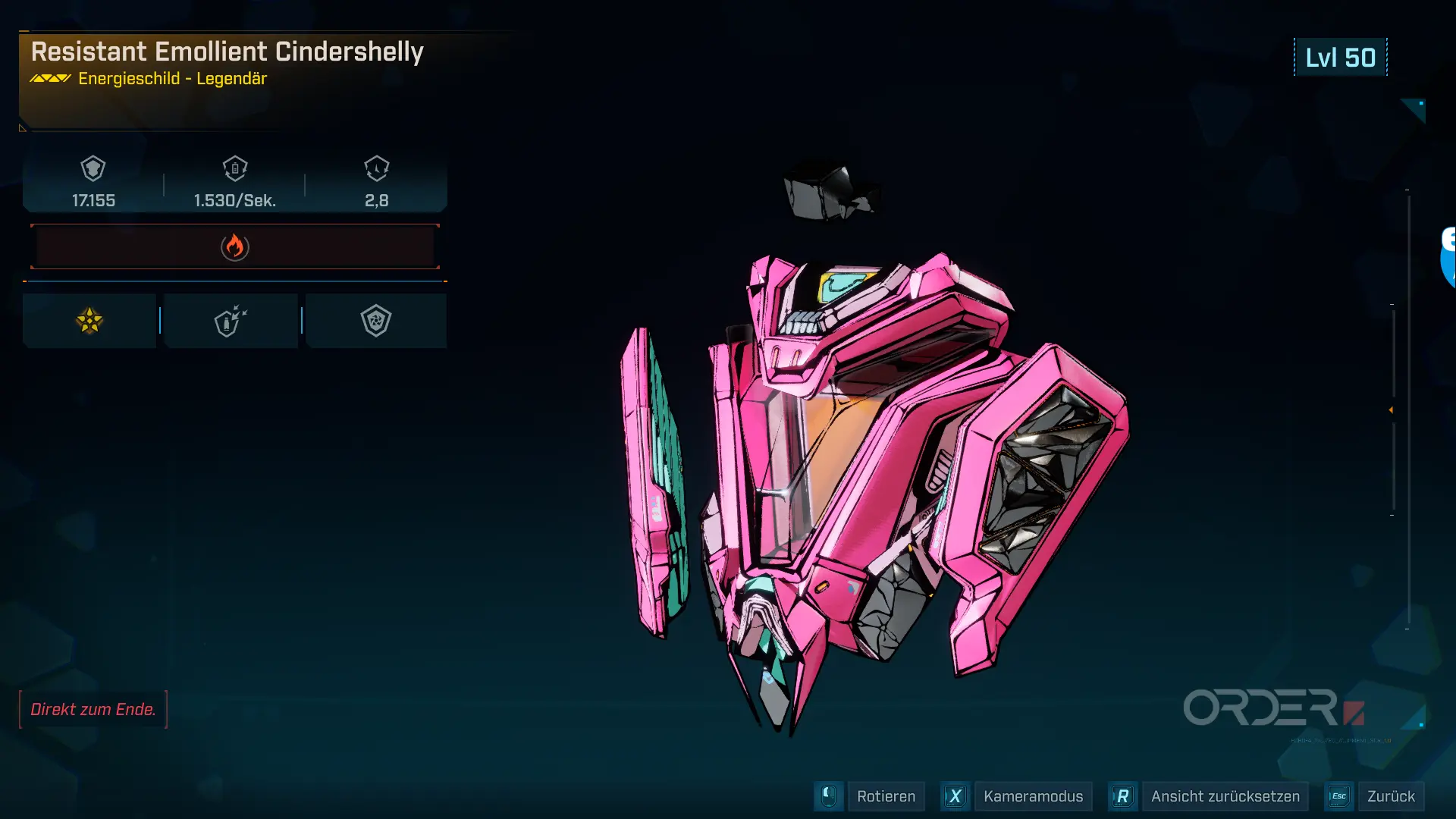Click the X gamepad button icon for Kameramodus
1456x819 pixels.
pyautogui.click(x=955, y=796)
